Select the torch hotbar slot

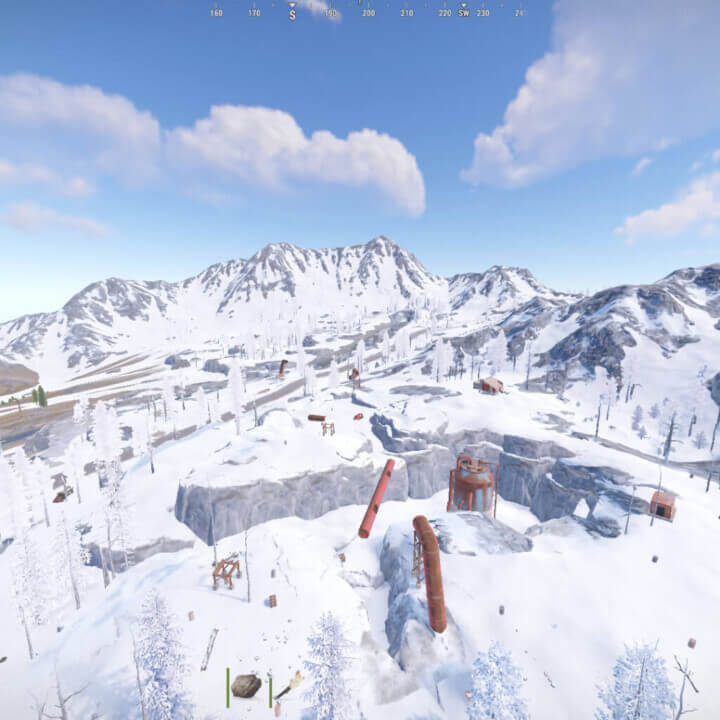pyautogui.click(x=290, y=685)
